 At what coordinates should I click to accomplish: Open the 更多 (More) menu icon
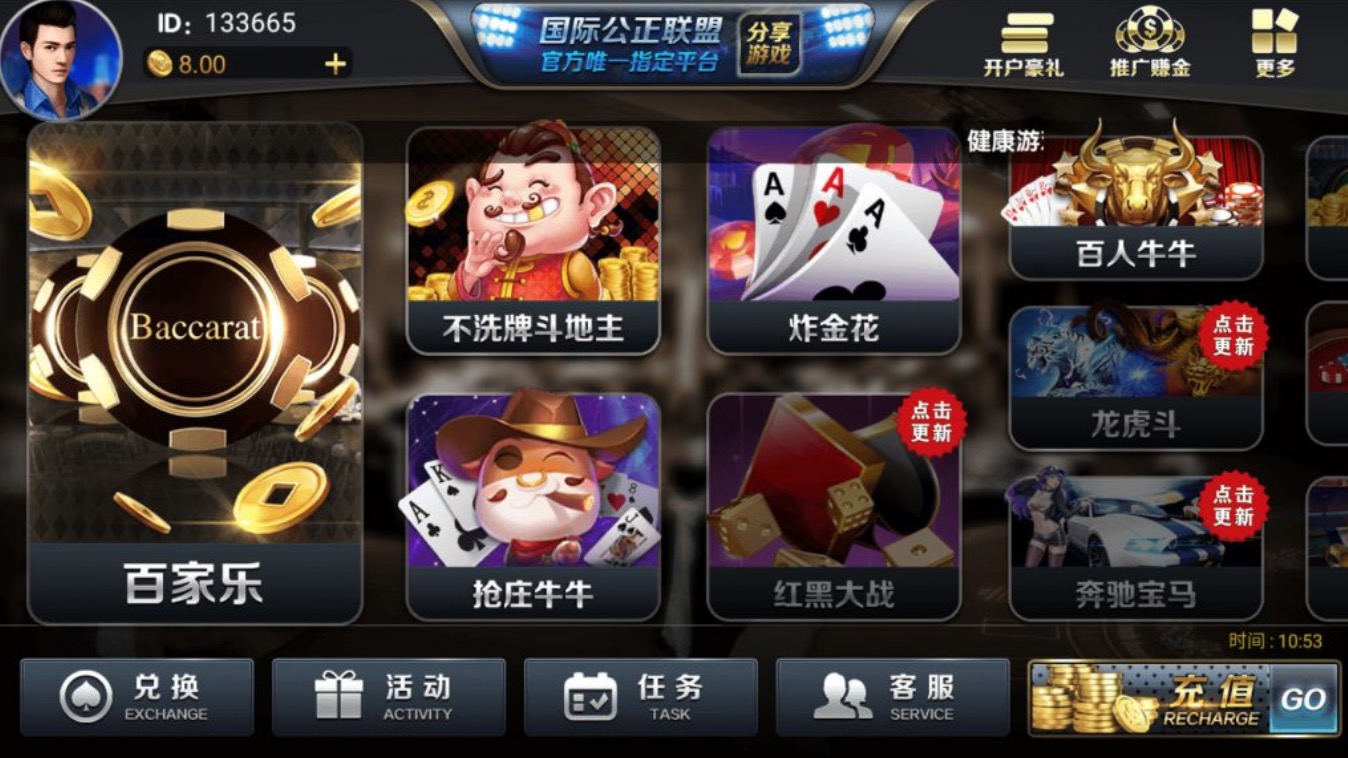pyautogui.click(x=1273, y=40)
